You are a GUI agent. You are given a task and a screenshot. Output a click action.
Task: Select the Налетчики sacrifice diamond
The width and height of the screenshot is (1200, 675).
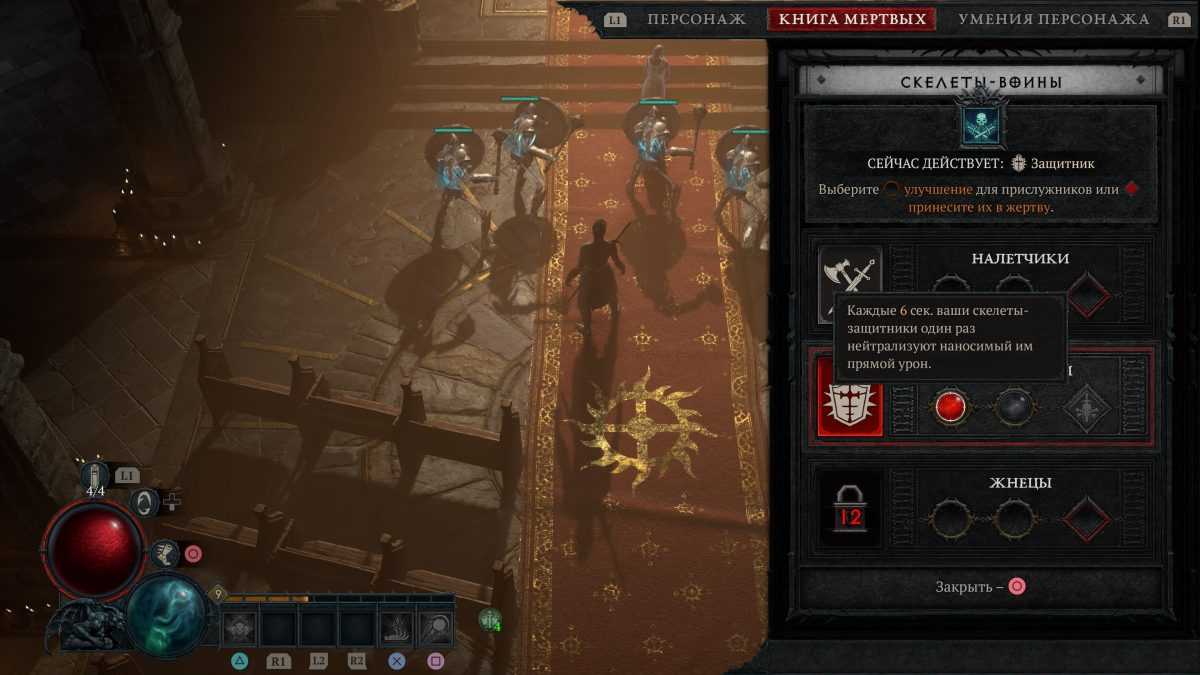(1088, 295)
